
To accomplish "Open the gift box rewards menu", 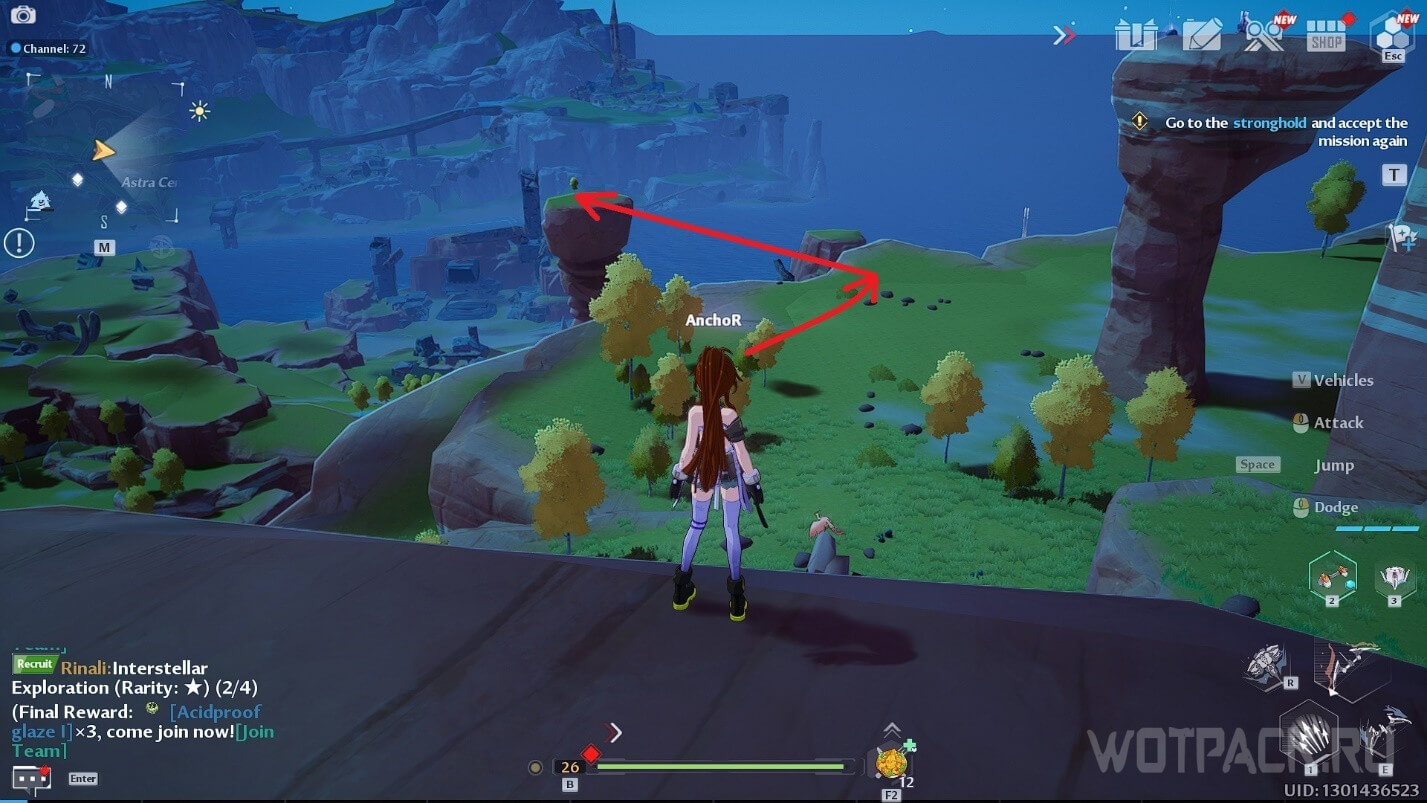I will coord(1136,36).
